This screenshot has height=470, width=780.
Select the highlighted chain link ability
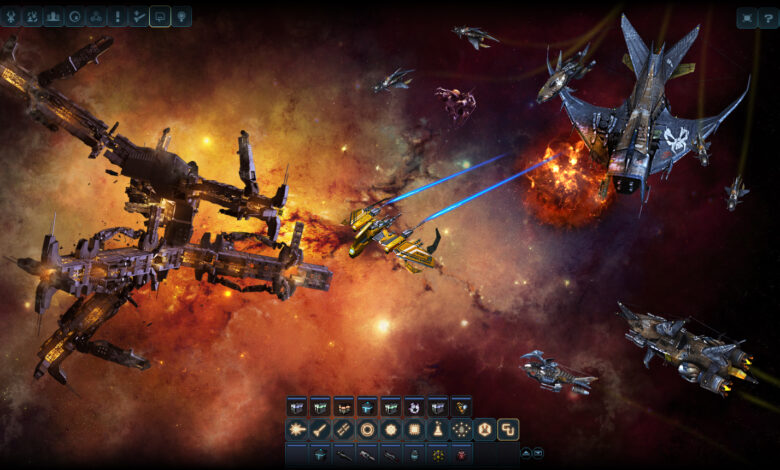click(x=509, y=430)
